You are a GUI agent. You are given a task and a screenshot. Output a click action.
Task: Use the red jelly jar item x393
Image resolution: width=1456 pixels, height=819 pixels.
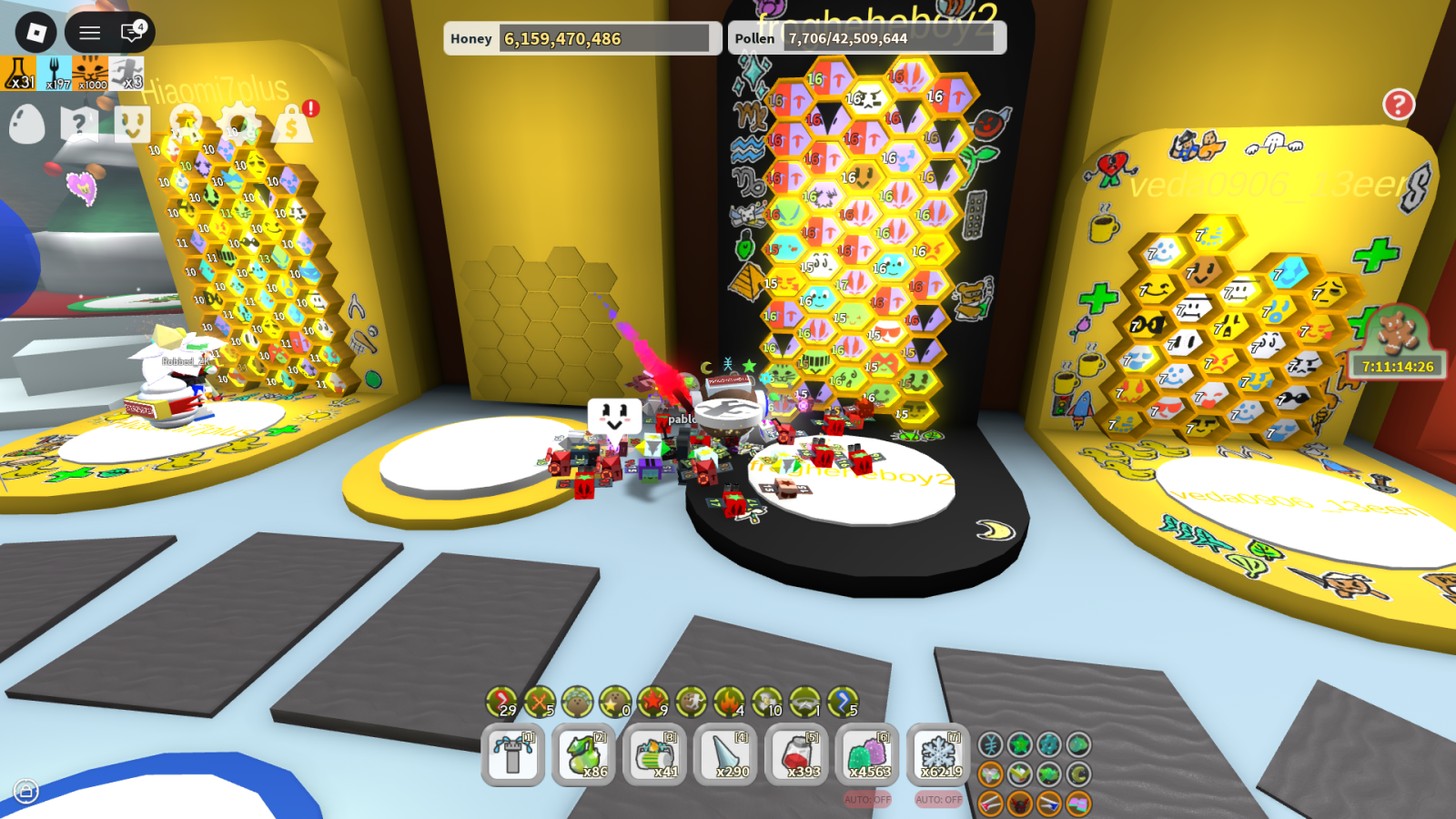[797, 754]
